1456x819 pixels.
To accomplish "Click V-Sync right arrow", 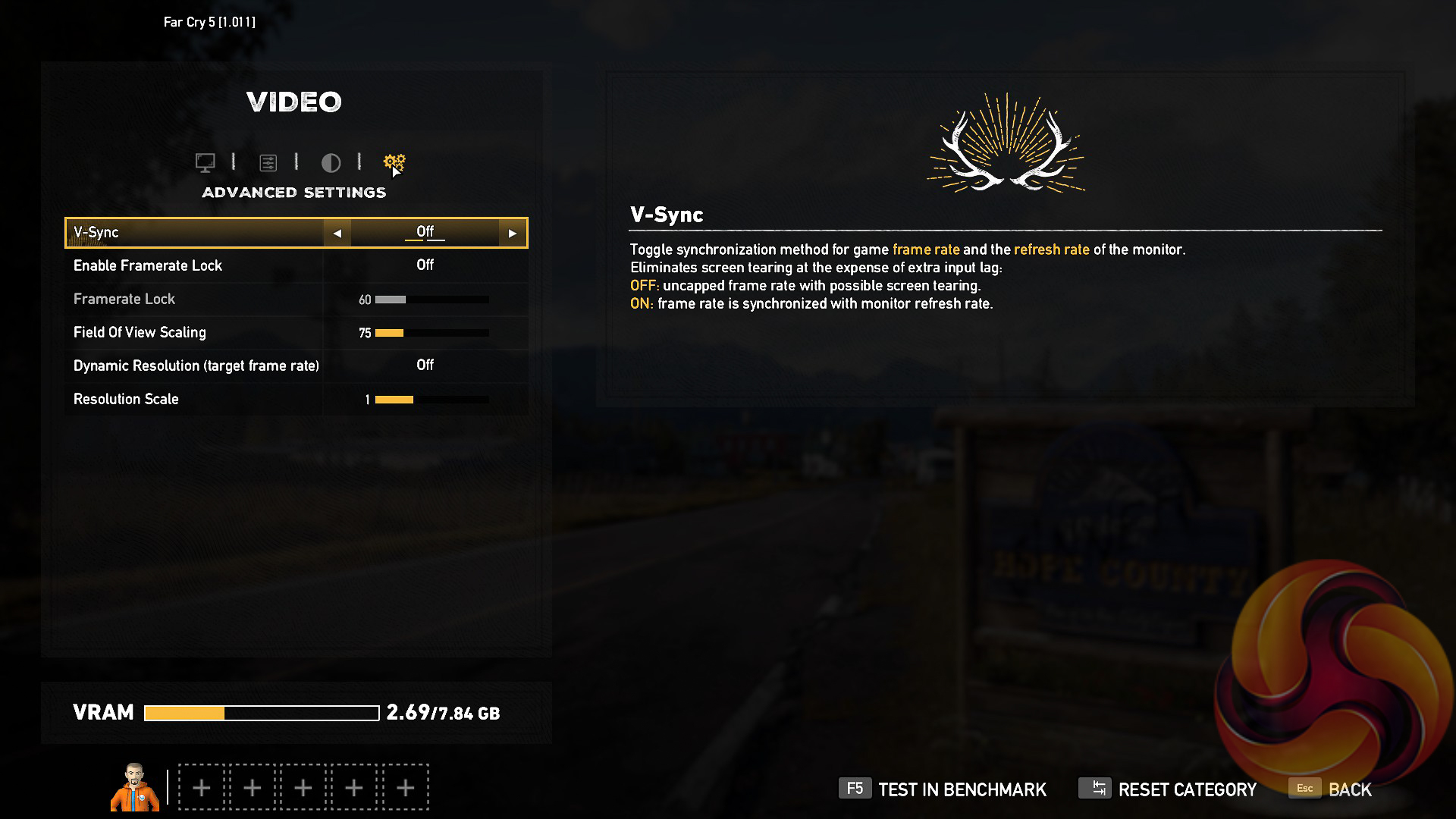I will click(x=513, y=234).
